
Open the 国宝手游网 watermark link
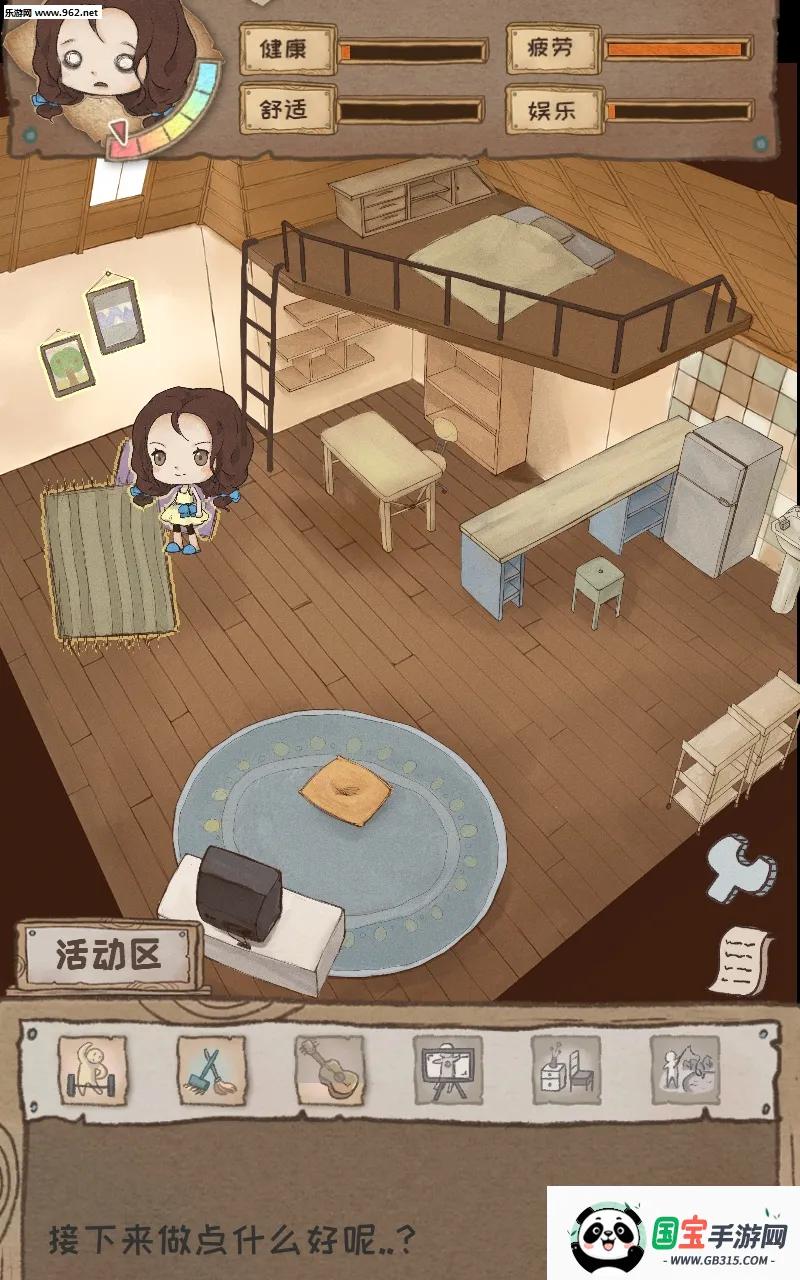pos(674,1234)
